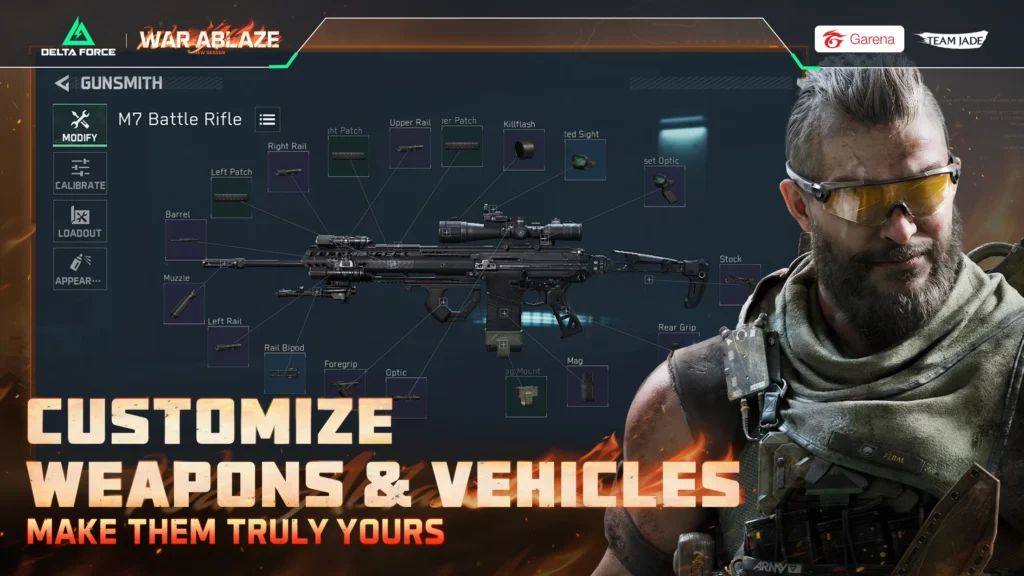Click the Garena logo badge
This screenshot has width=1024, height=576.
859,39
